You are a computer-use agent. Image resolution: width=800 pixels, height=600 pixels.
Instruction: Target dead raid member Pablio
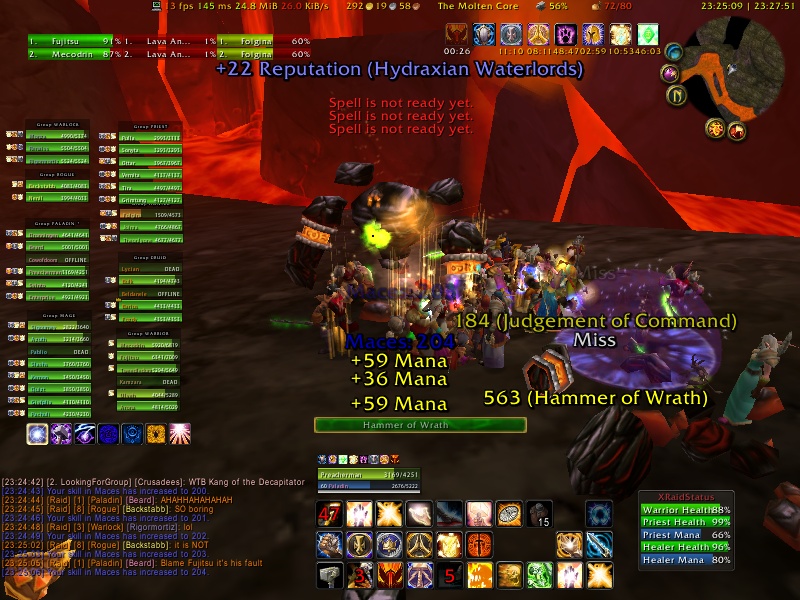pos(49,352)
